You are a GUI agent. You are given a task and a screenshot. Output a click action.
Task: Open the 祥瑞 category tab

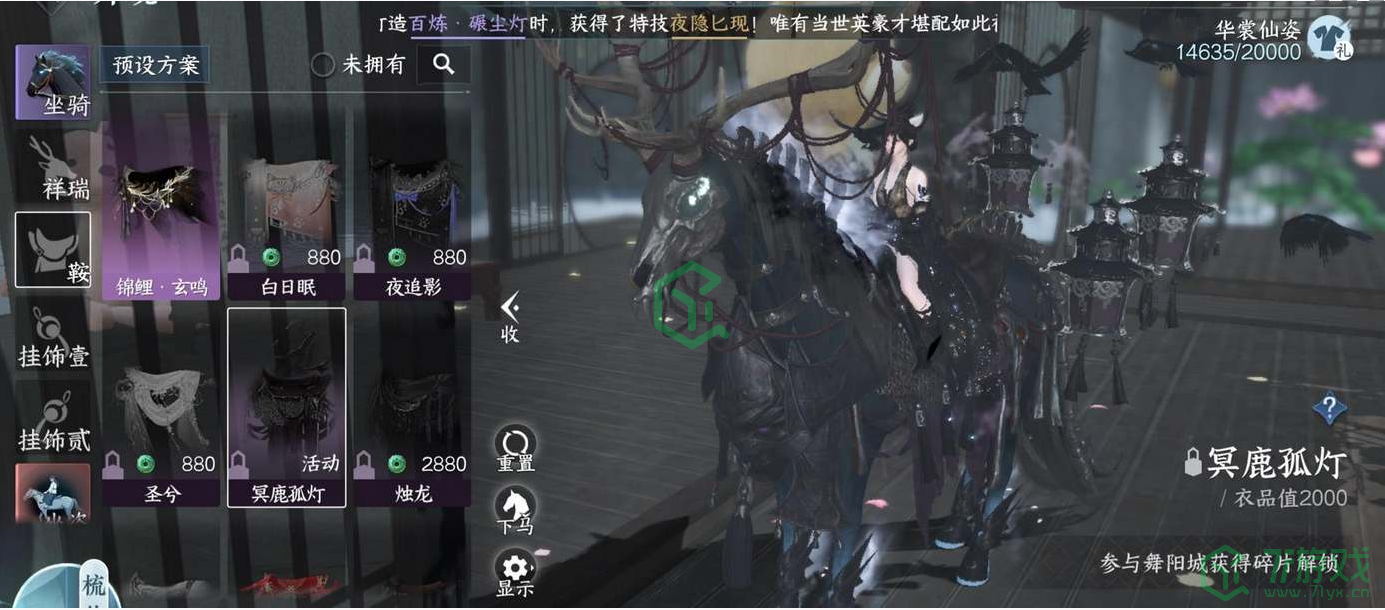[53, 167]
